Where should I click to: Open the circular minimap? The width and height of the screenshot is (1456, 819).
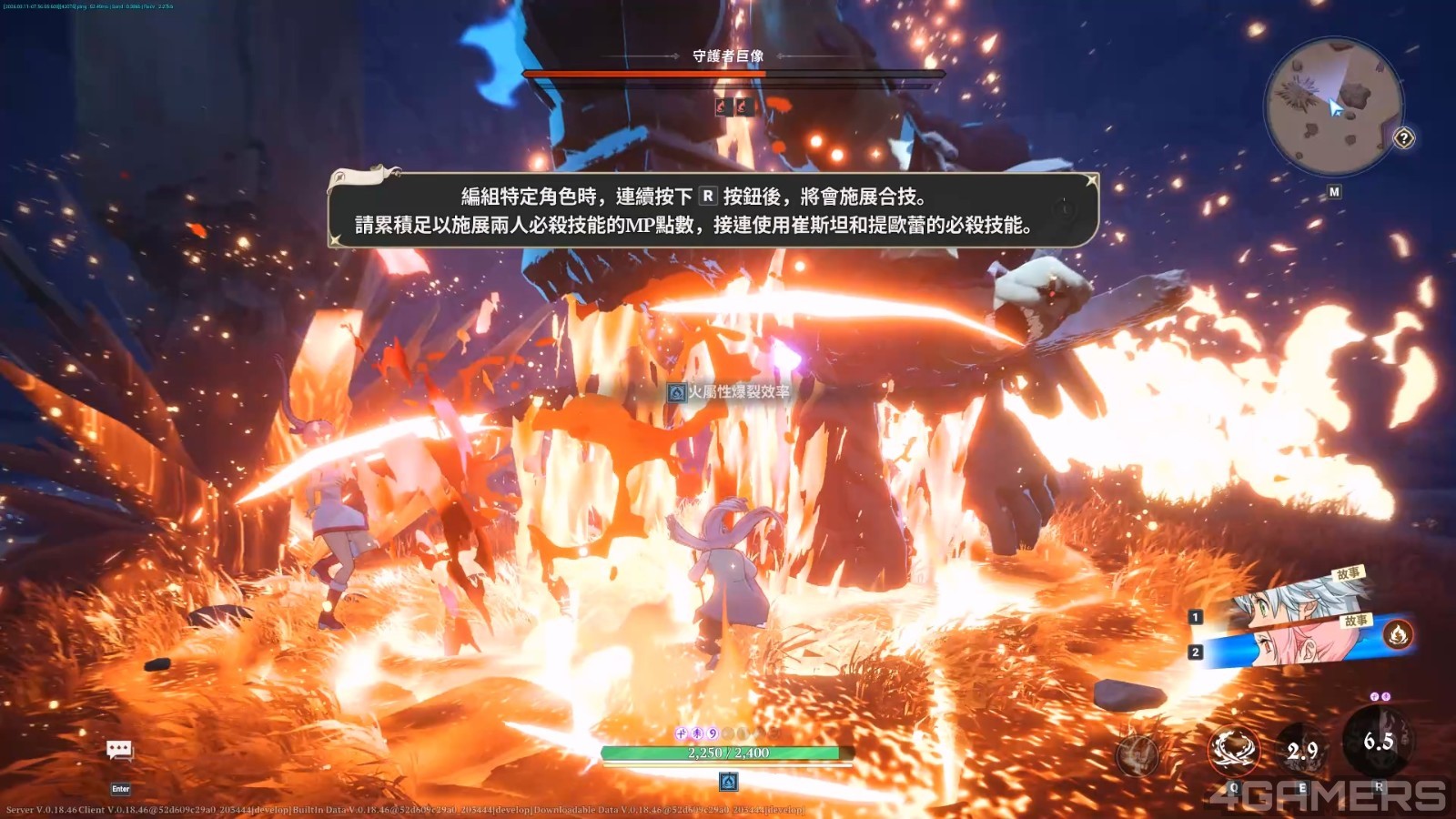[x=1333, y=107]
